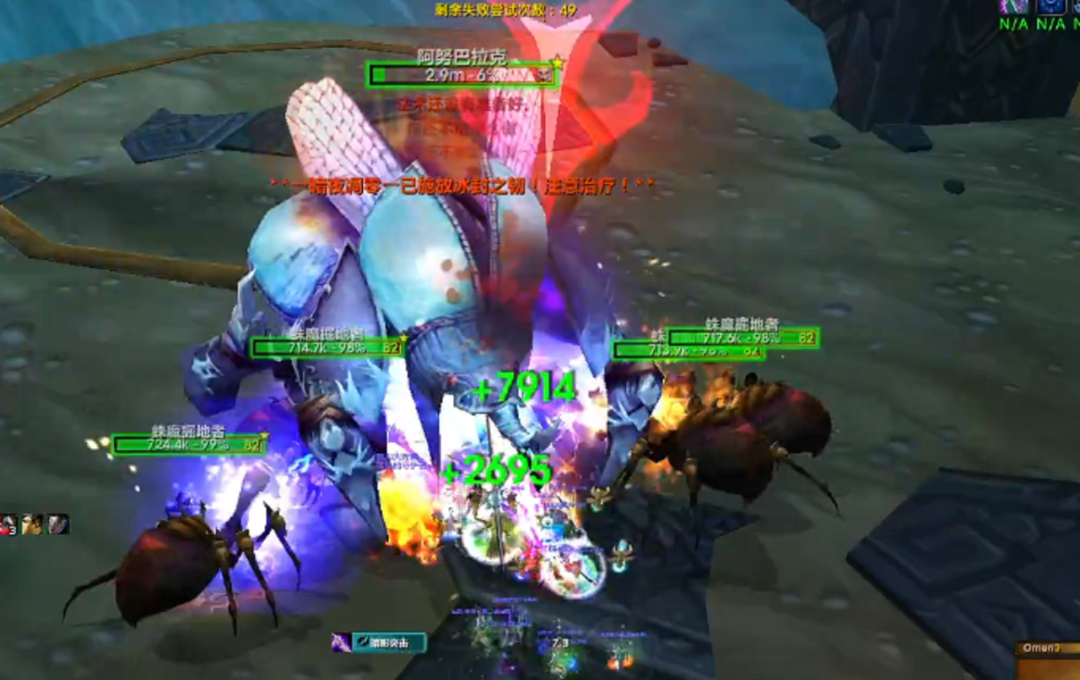Viewport: 1080px width, 680px height.
Task: Open the Omen3 threat meter panel
Action: tap(1047, 649)
